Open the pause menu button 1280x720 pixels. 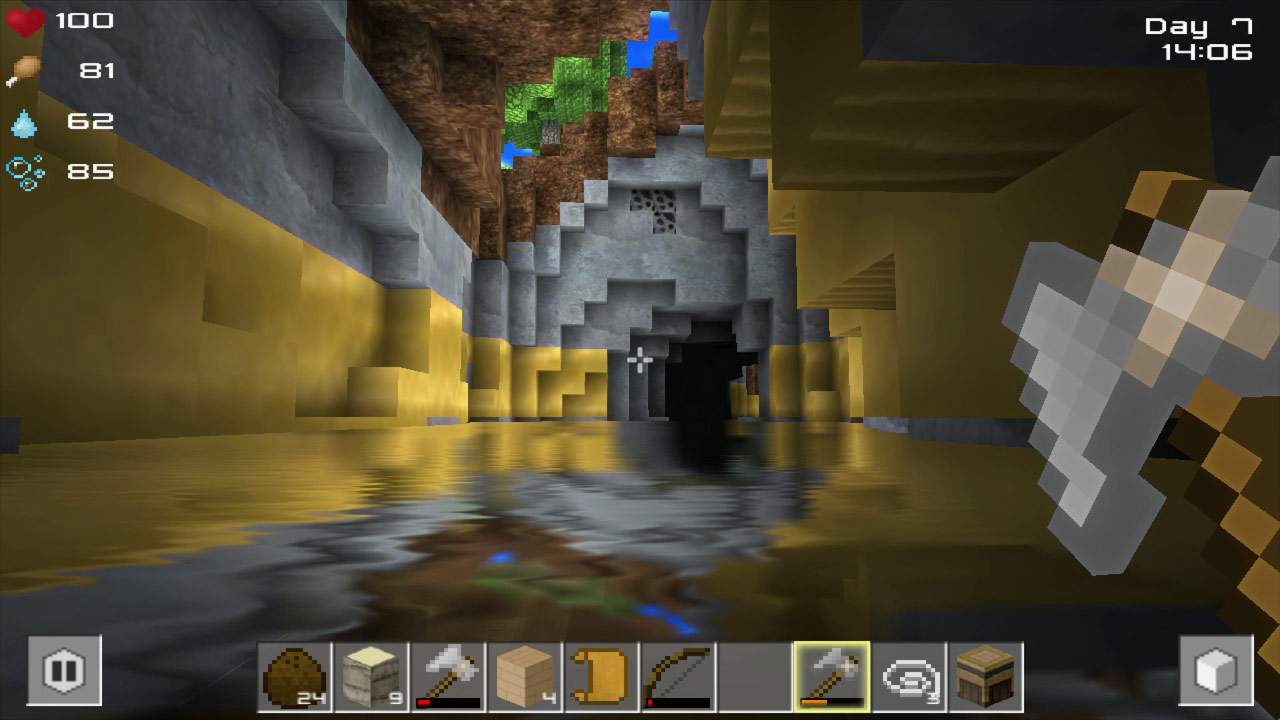click(63, 672)
